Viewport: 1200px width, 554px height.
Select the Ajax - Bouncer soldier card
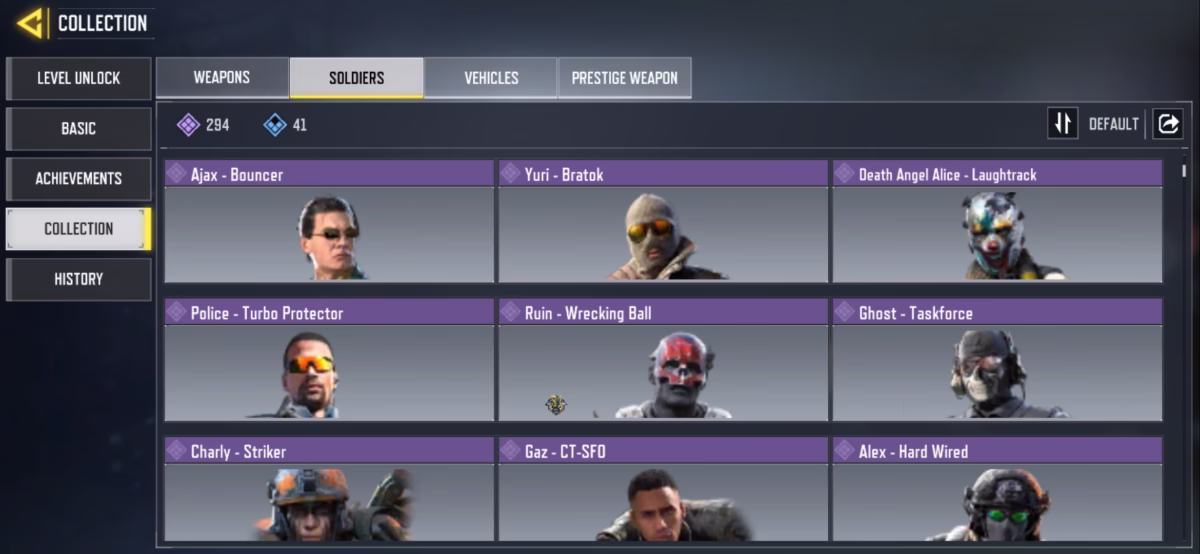click(329, 222)
